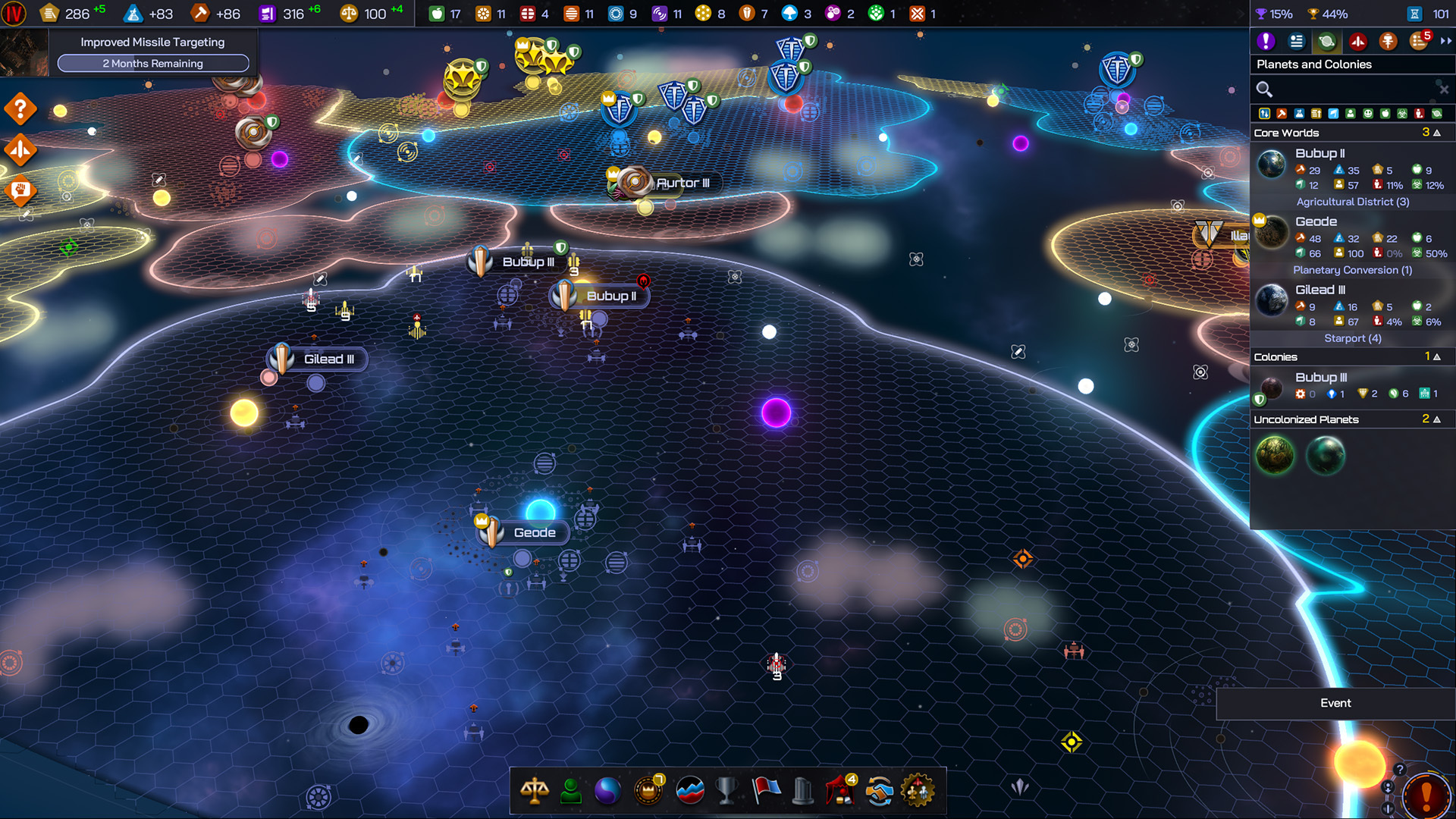Click the orange question mark help button
1456x819 pixels.
click(20, 109)
